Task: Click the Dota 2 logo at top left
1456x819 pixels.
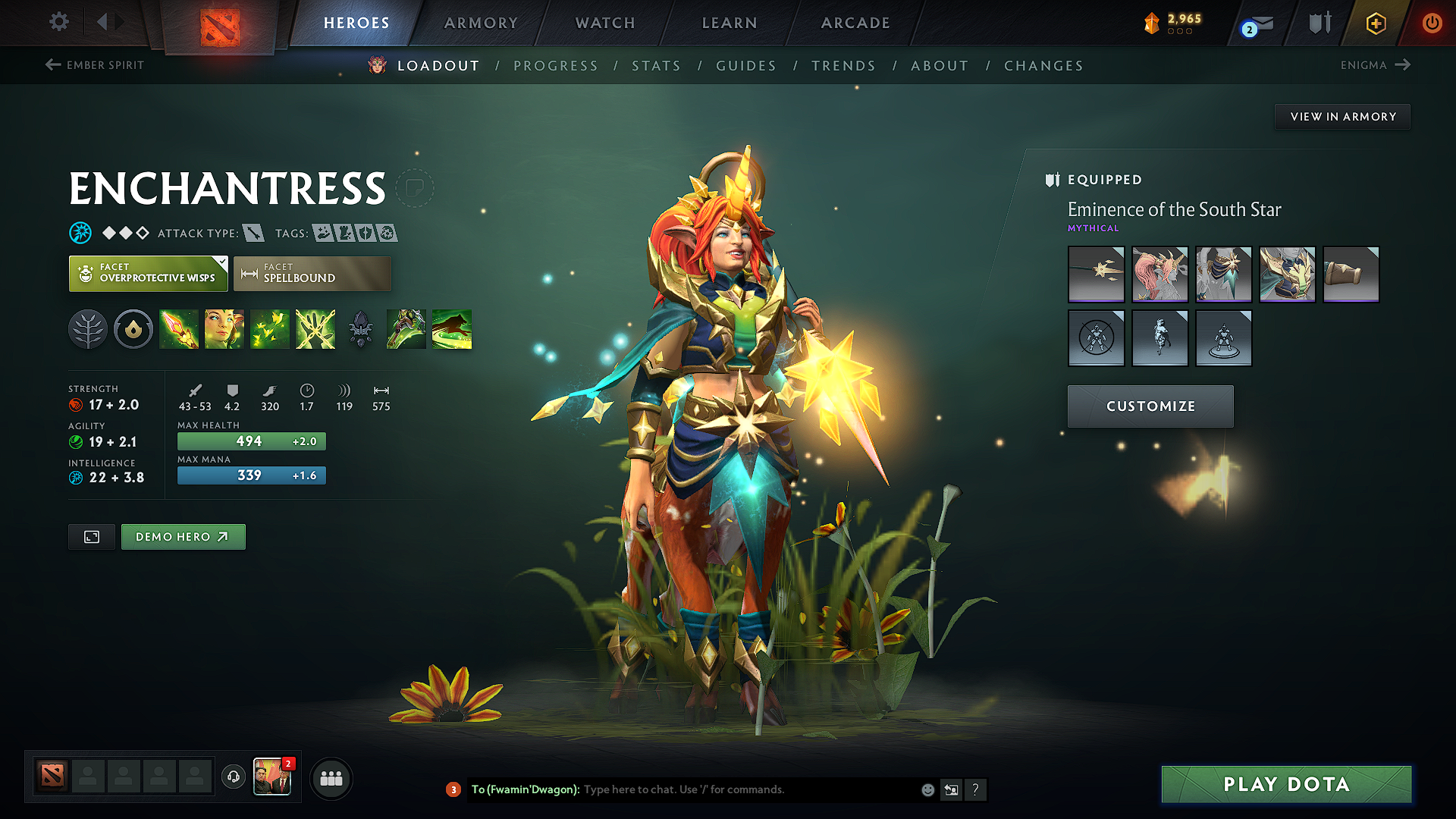Action: click(220, 22)
